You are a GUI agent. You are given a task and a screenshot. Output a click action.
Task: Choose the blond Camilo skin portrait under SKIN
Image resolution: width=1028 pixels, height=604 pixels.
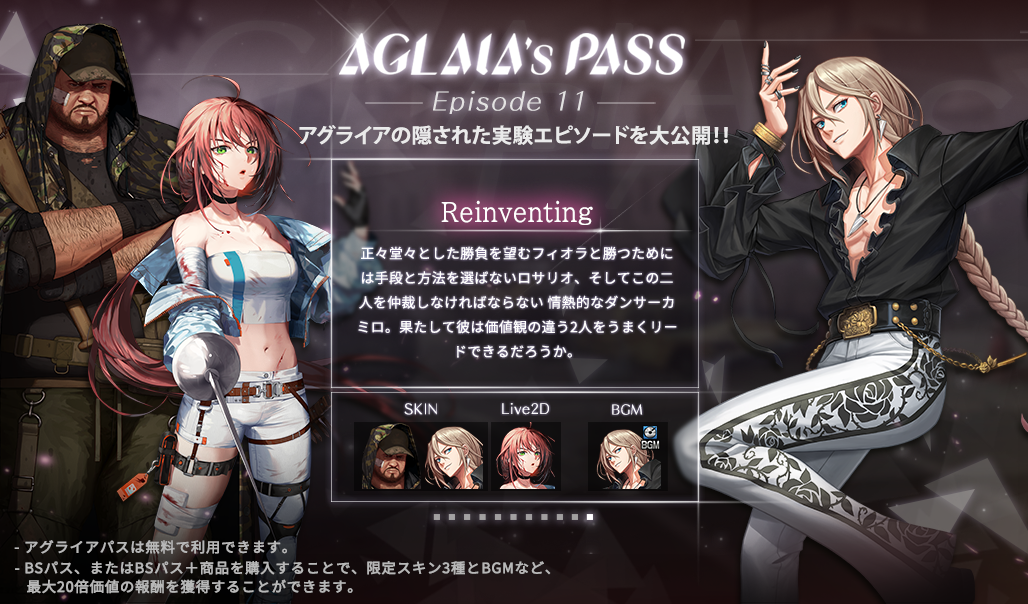click(x=455, y=456)
